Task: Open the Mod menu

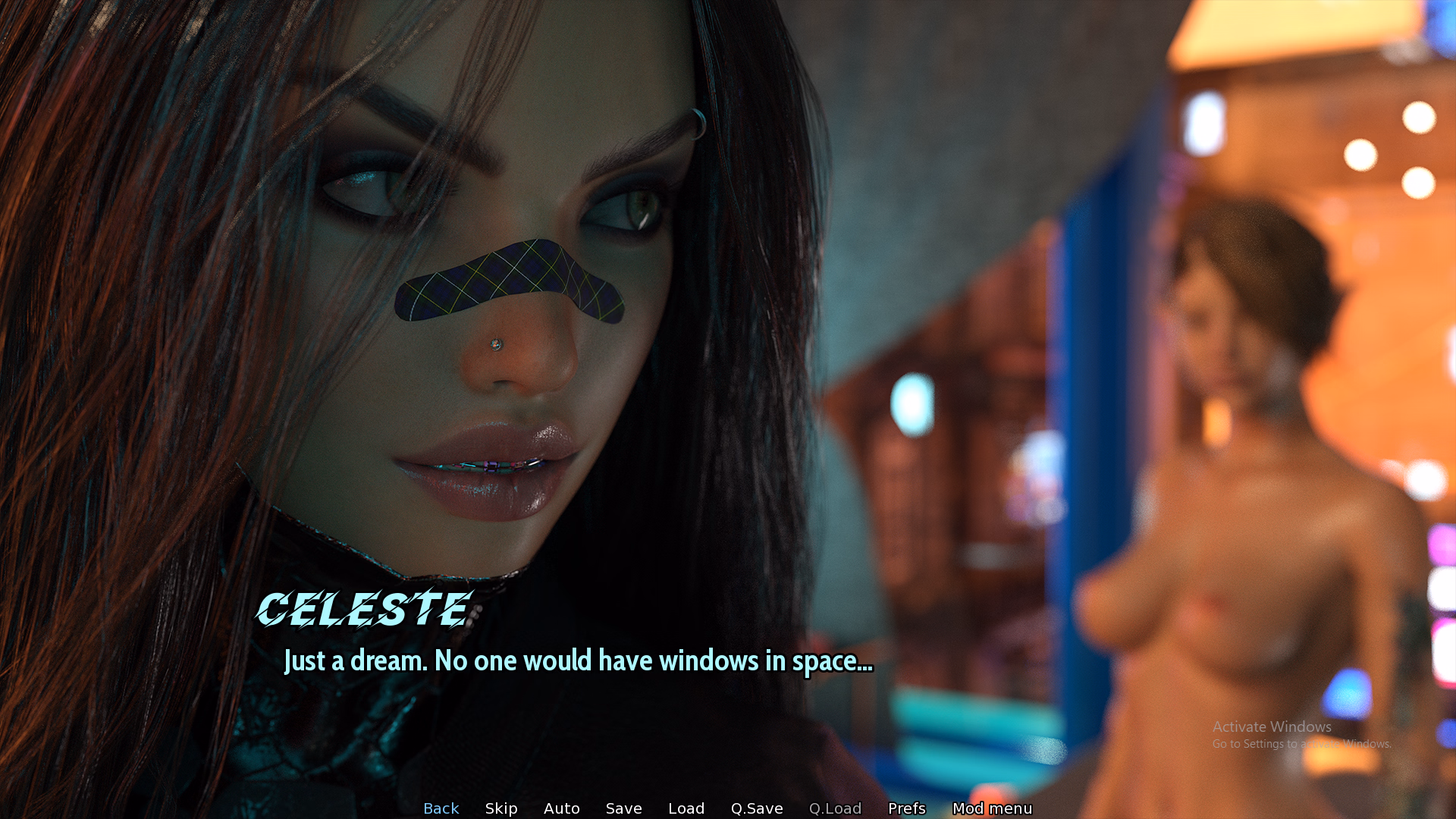Action: pyautogui.click(x=992, y=808)
